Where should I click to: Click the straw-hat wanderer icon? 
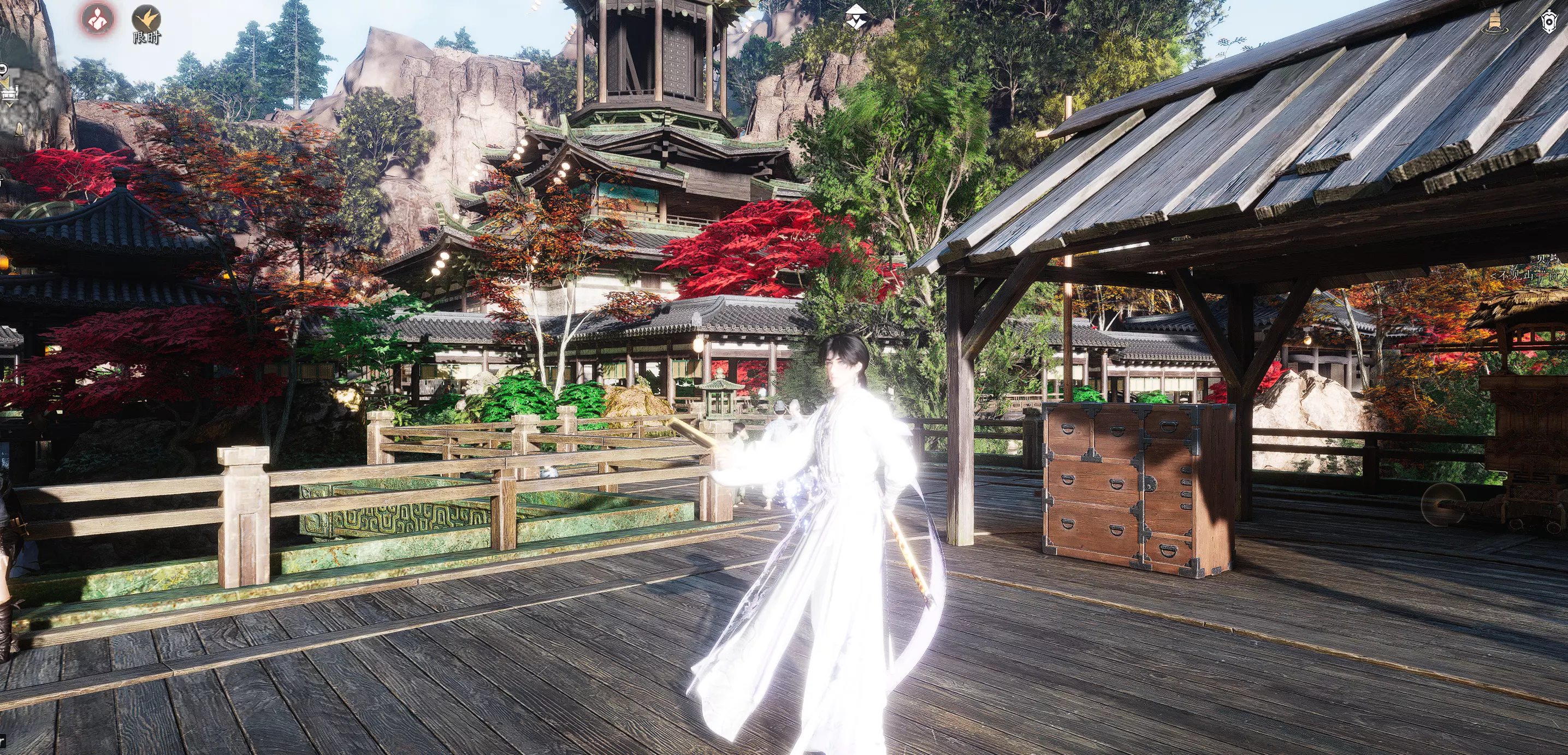(x=856, y=16)
